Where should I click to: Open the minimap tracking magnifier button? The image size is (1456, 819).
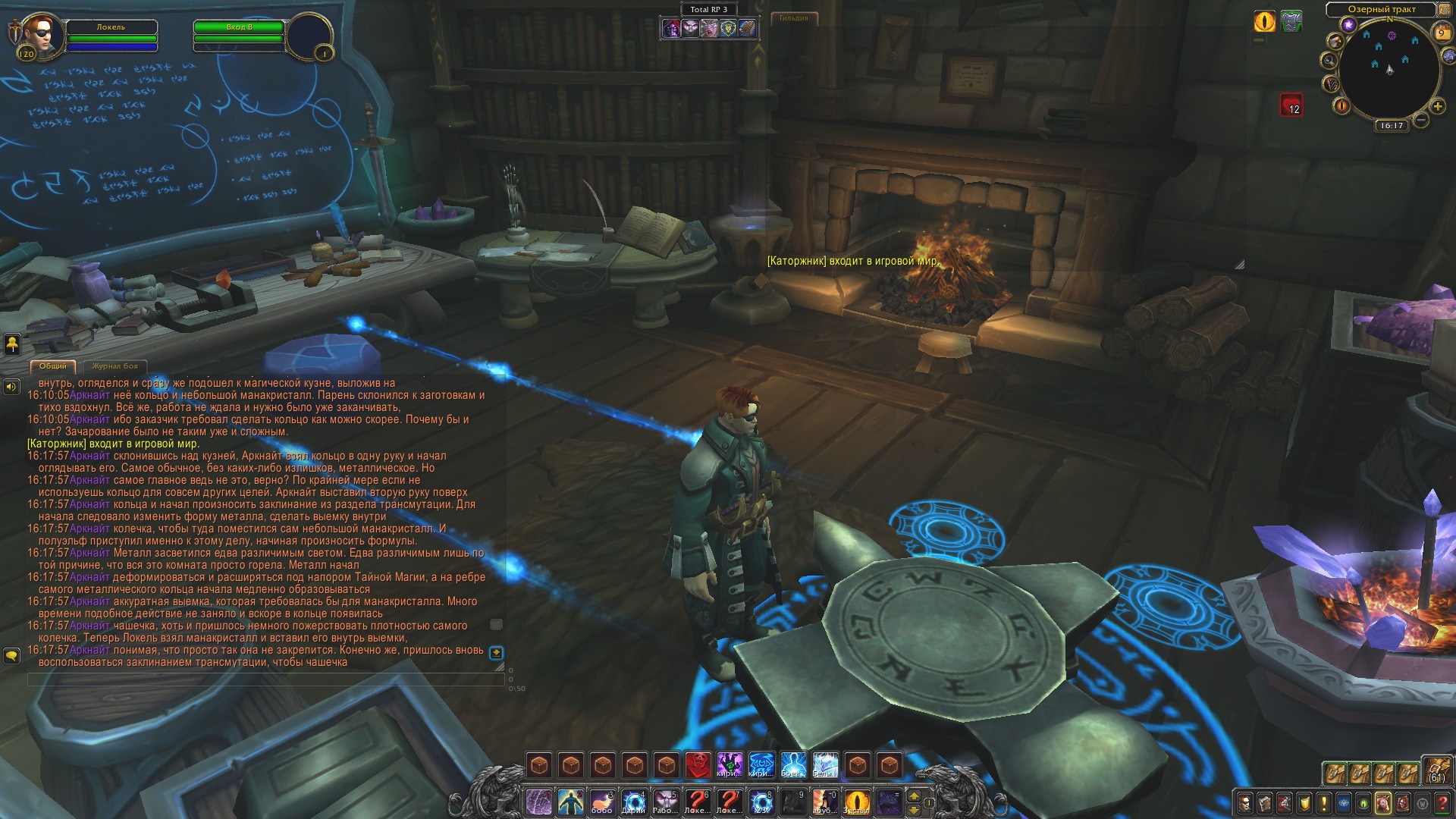click(x=1329, y=60)
